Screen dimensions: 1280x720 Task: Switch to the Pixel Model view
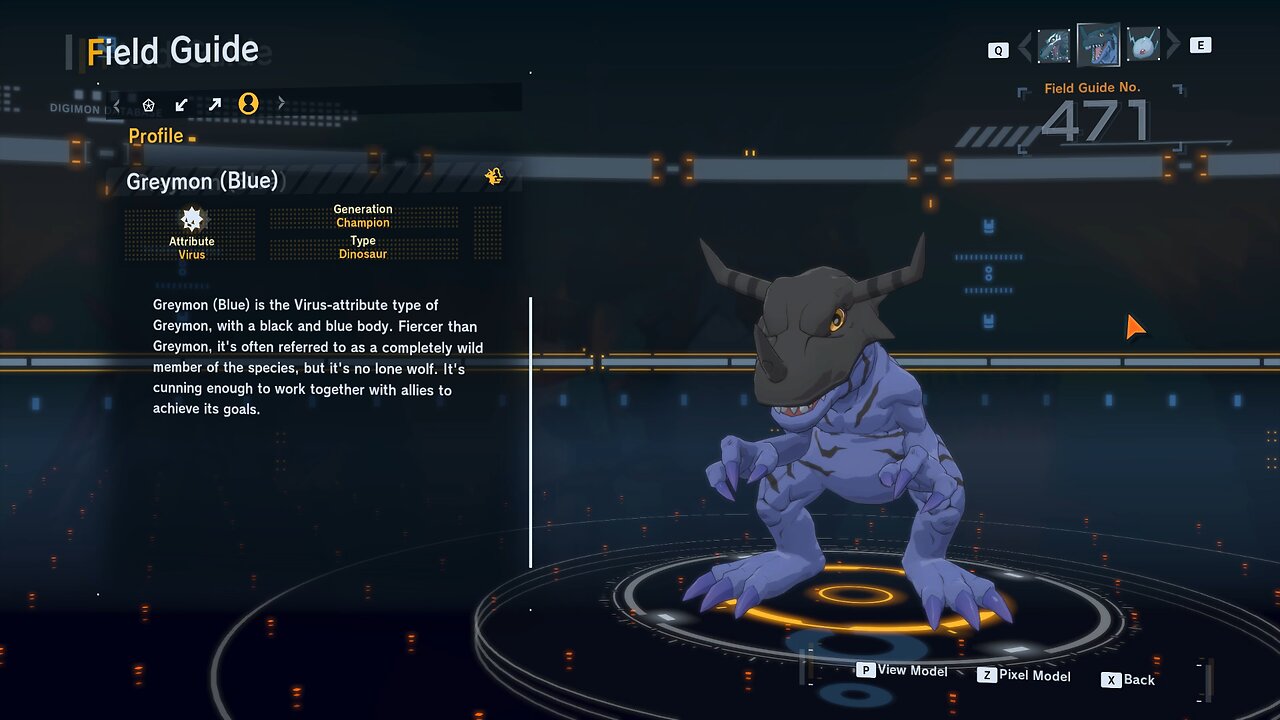pos(1024,676)
